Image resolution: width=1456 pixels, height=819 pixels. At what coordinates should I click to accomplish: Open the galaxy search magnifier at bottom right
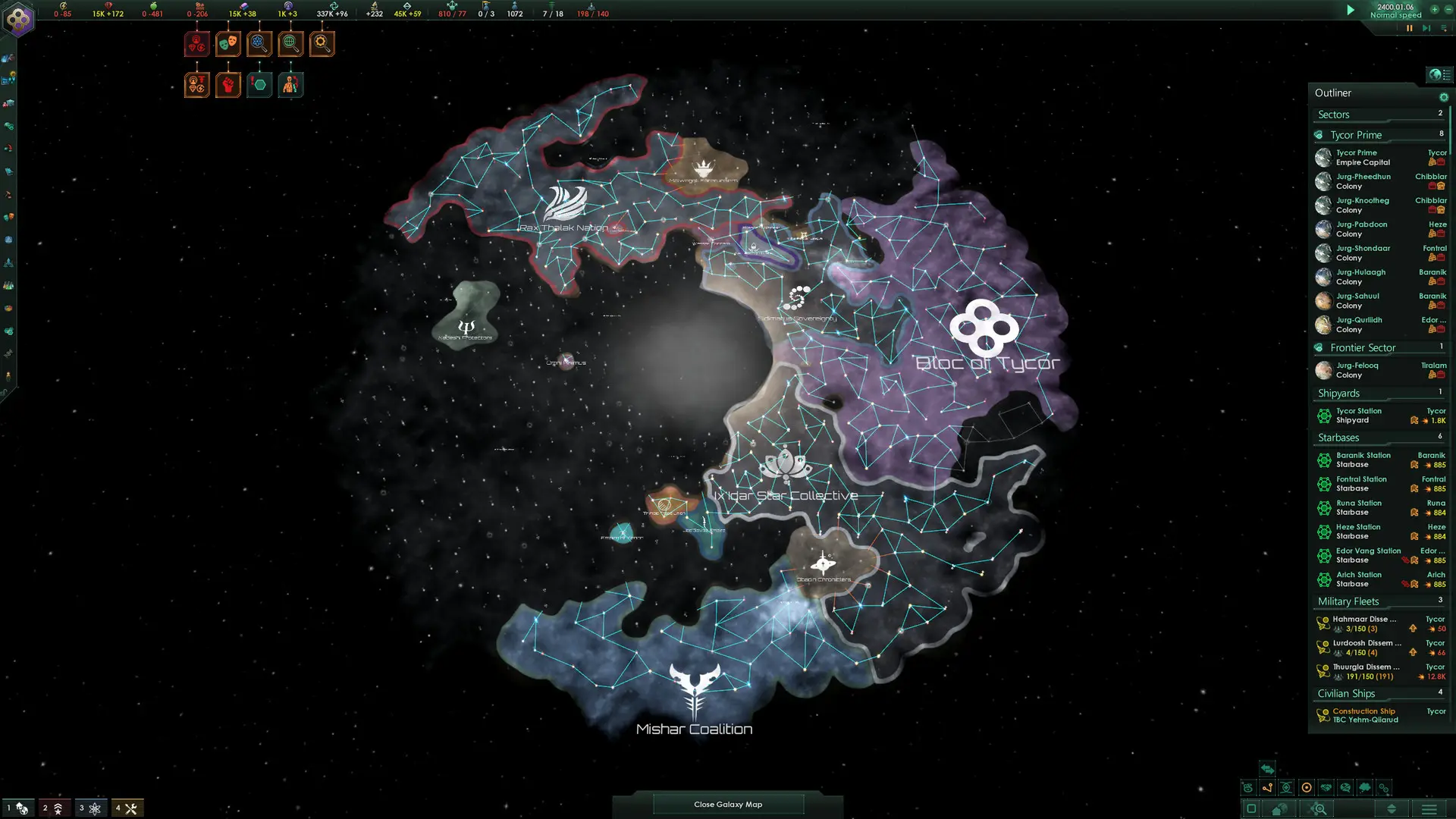pyautogui.click(x=1318, y=808)
